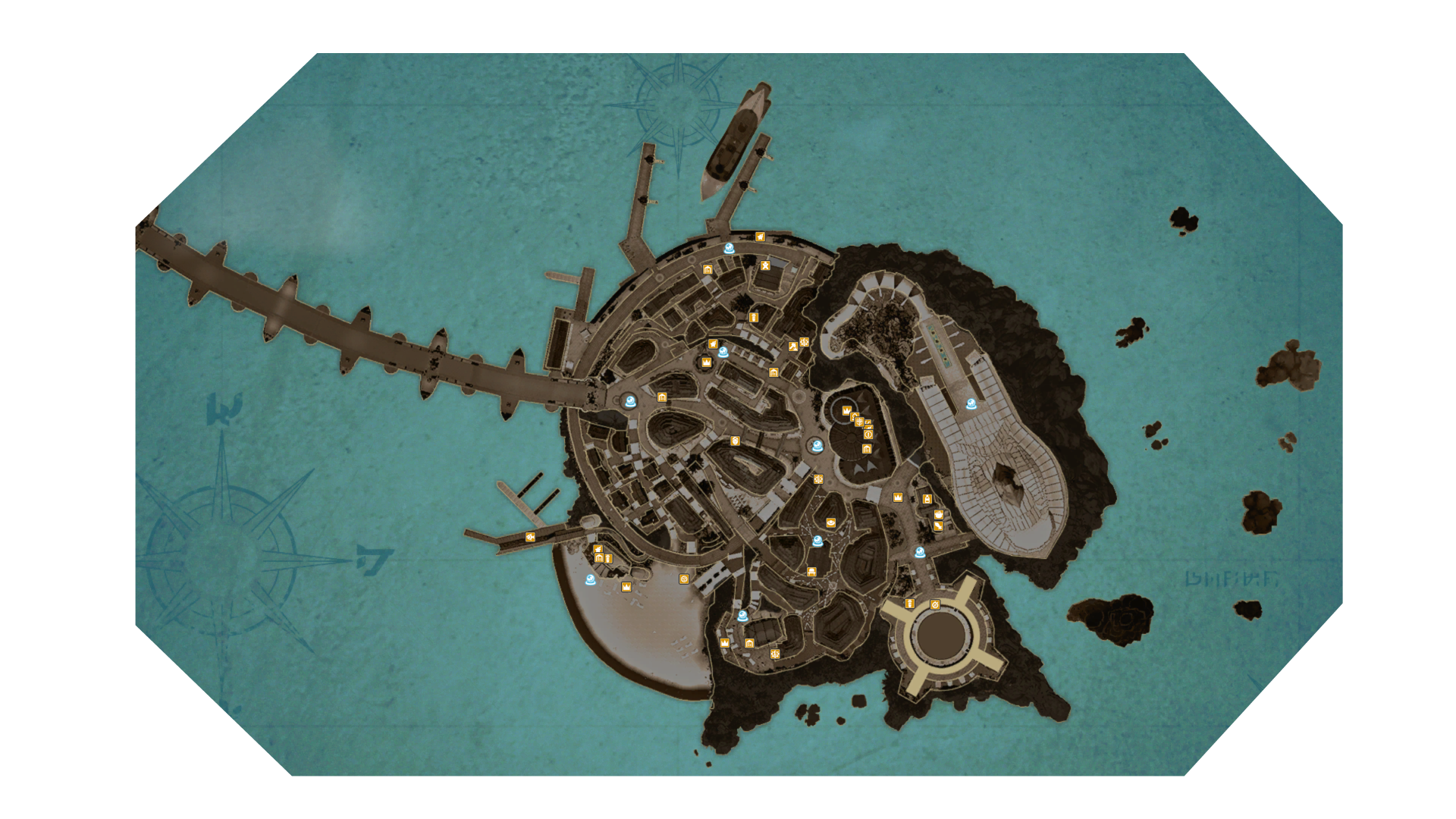Select the mask face marker
Image resolution: width=1456 pixels, height=819 pixels.
[735, 441]
